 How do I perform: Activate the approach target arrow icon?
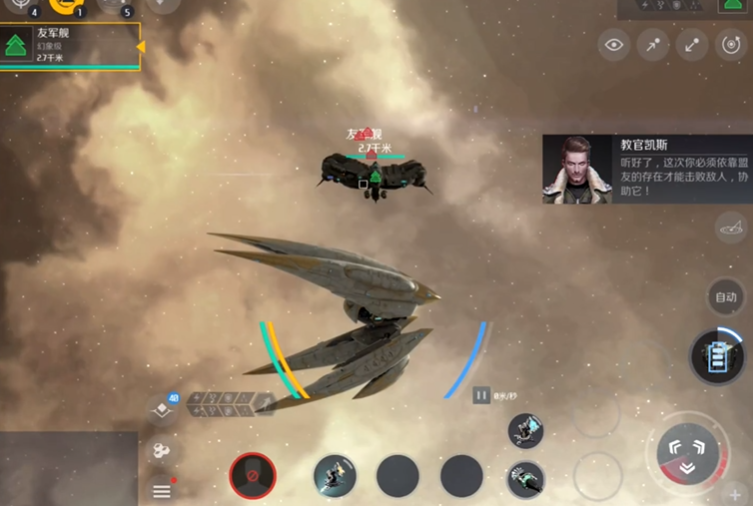653,44
